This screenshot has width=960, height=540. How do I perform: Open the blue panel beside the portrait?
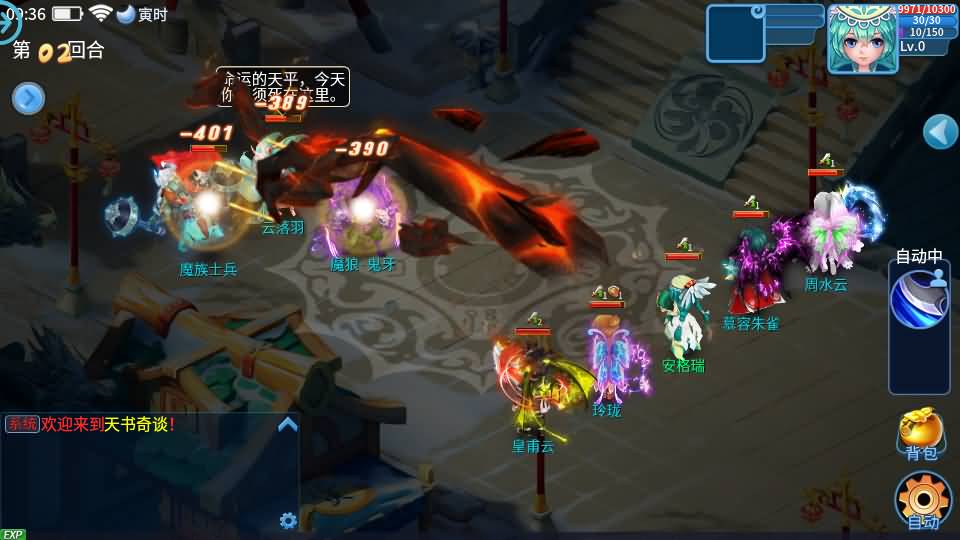click(x=735, y=33)
